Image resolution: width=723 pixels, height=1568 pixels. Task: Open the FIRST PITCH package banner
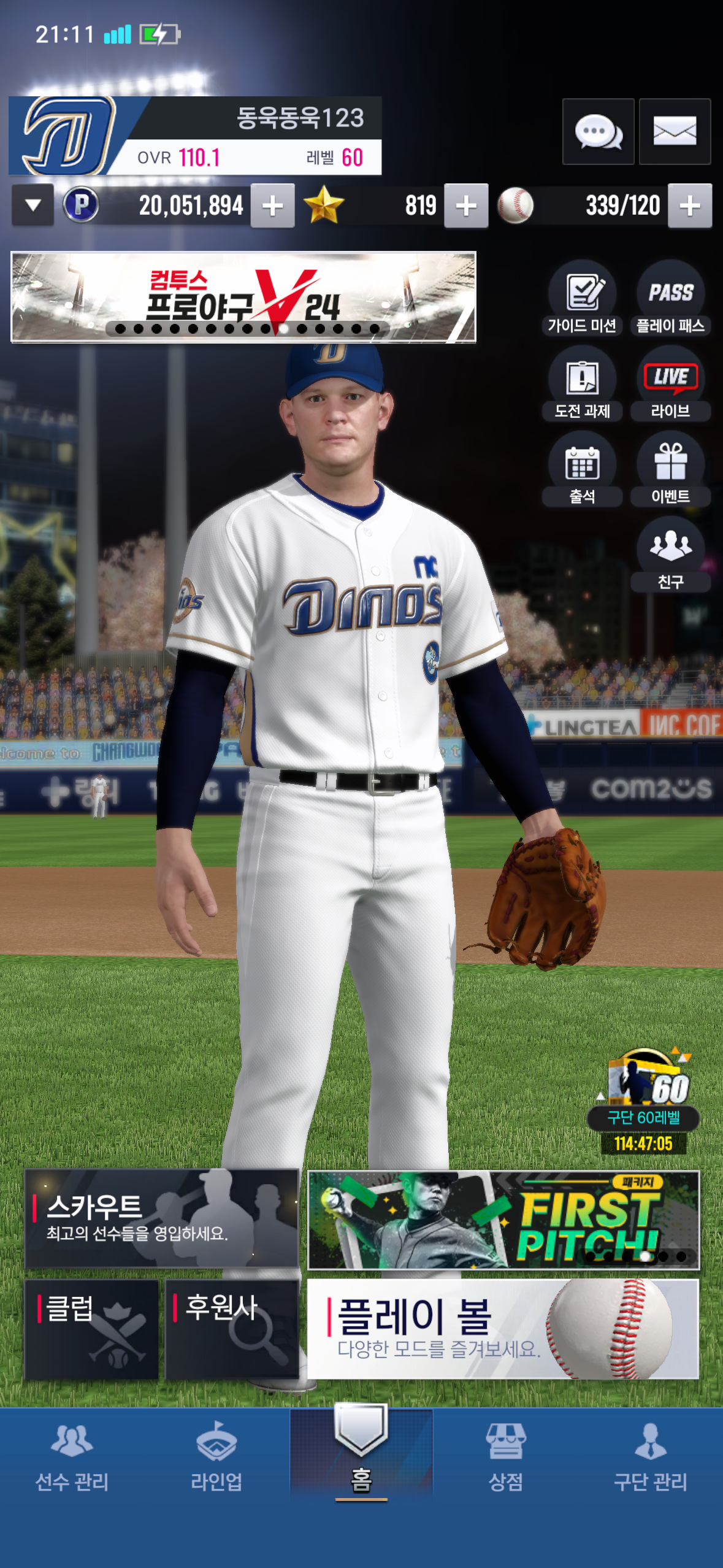point(503,1220)
